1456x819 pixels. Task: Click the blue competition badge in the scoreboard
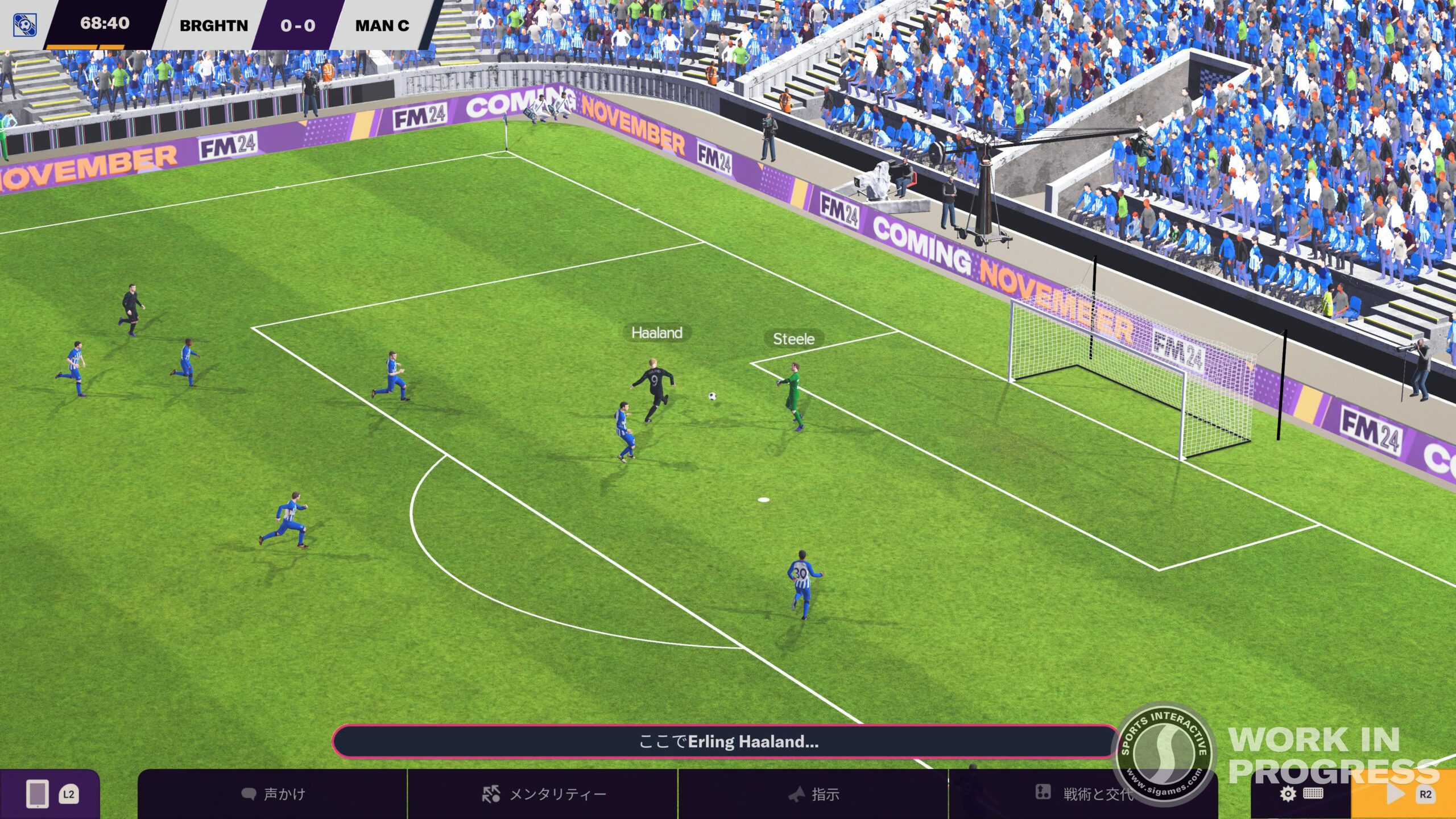[25, 25]
